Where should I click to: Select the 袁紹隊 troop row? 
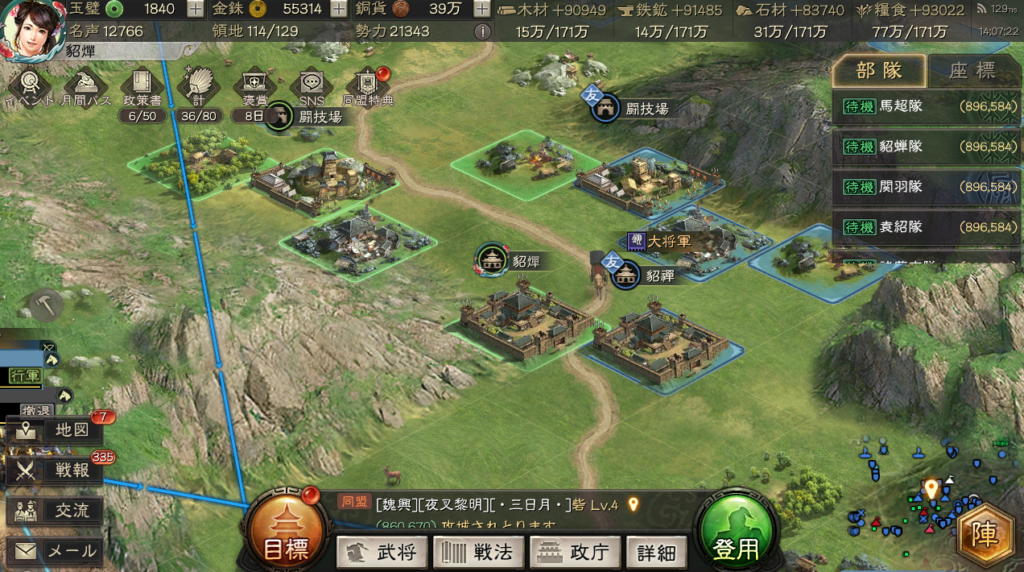tap(924, 227)
